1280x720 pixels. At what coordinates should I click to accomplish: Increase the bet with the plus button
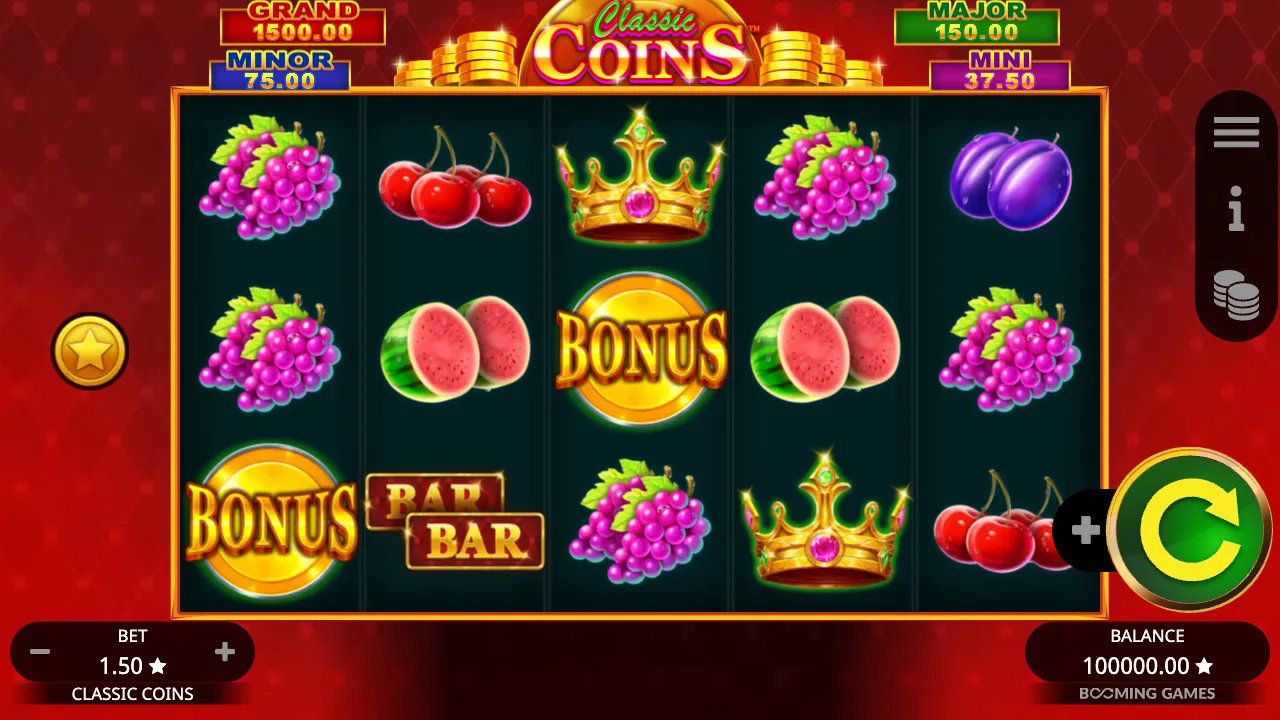(224, 651)
